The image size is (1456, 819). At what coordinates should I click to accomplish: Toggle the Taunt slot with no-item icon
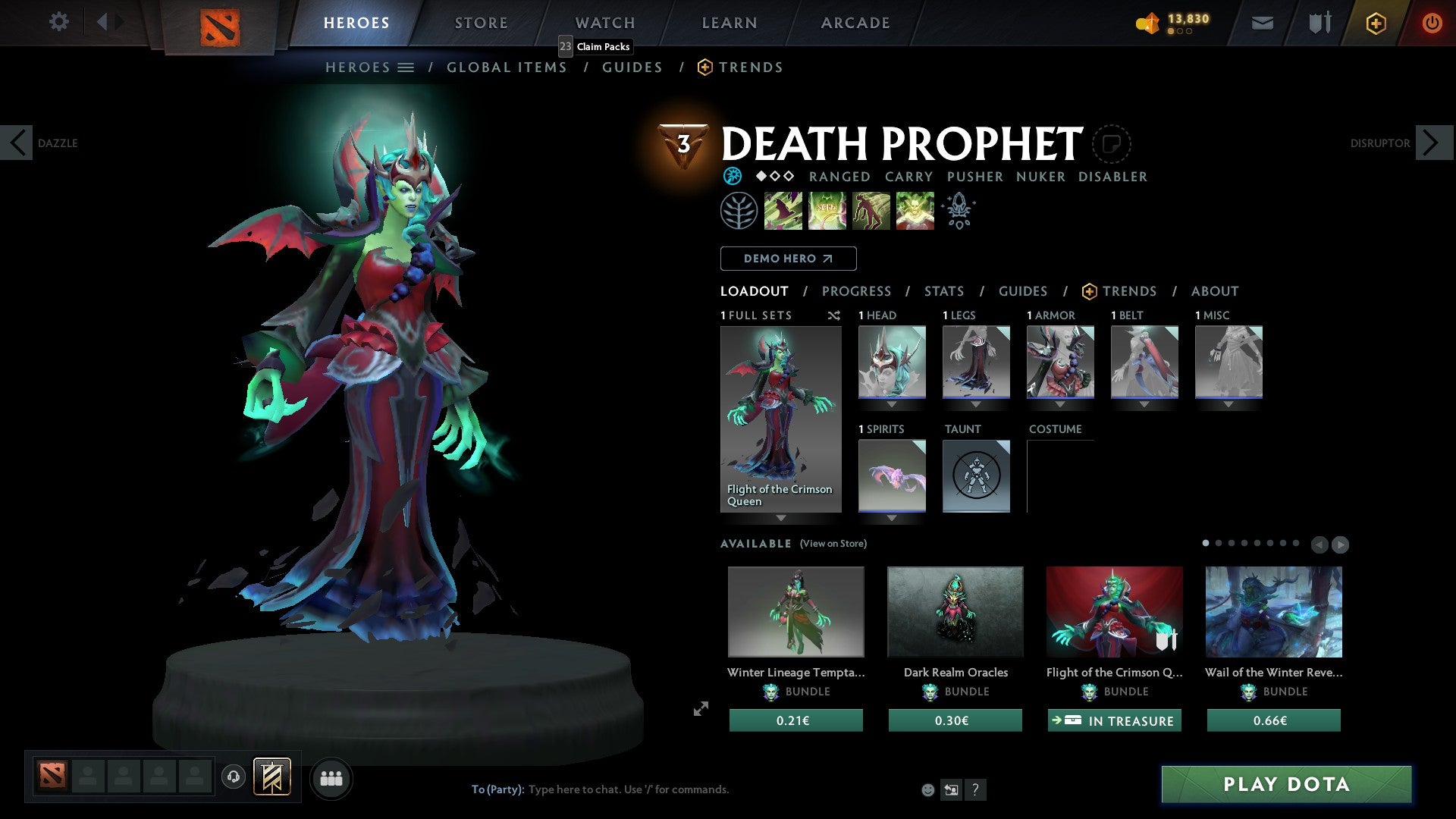[976, 476]
